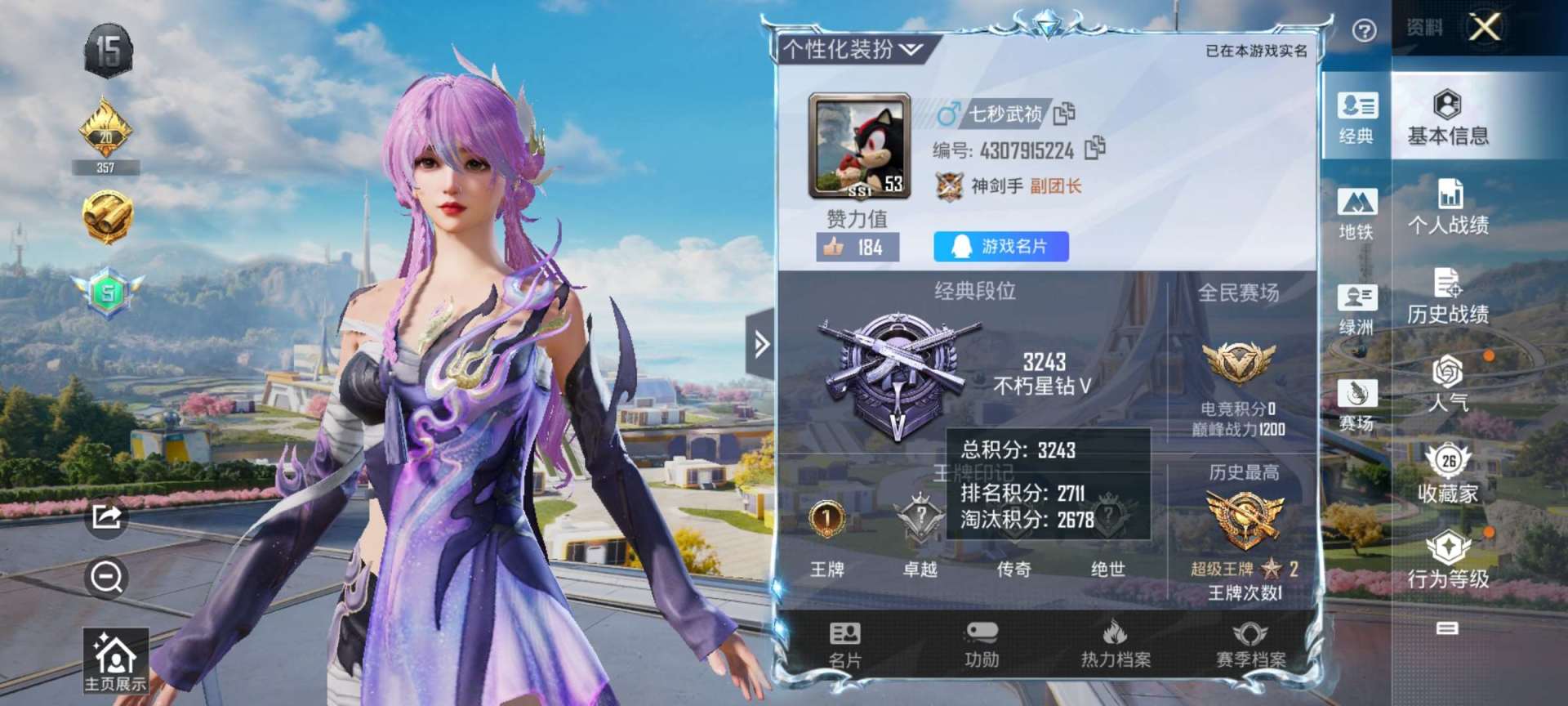Switch to the 地铁 mode tab
This screenshot has height=706, width=1568.
(x=1356, y=213)
